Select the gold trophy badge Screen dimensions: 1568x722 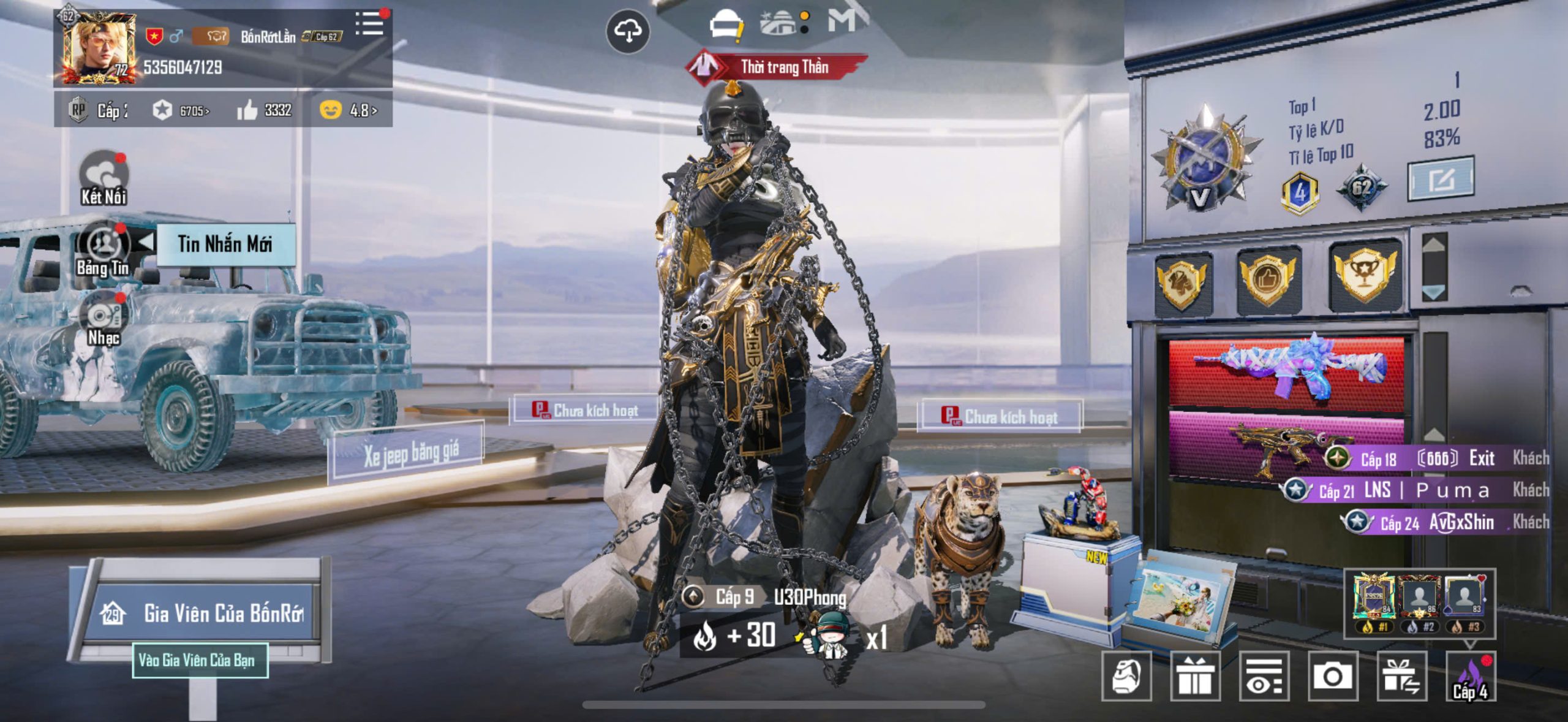click(x=1365, y=277)
